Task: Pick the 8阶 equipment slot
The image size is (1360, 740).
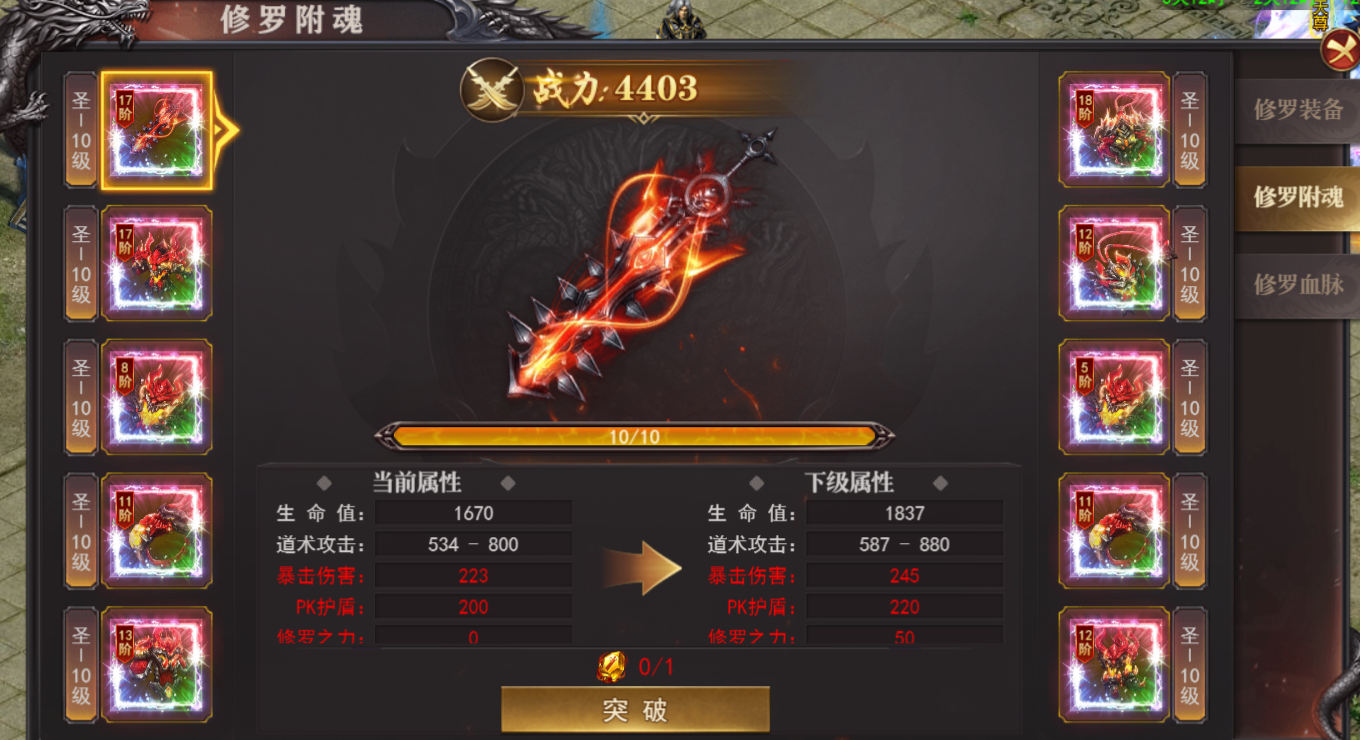Action: [x=156, y=397]
